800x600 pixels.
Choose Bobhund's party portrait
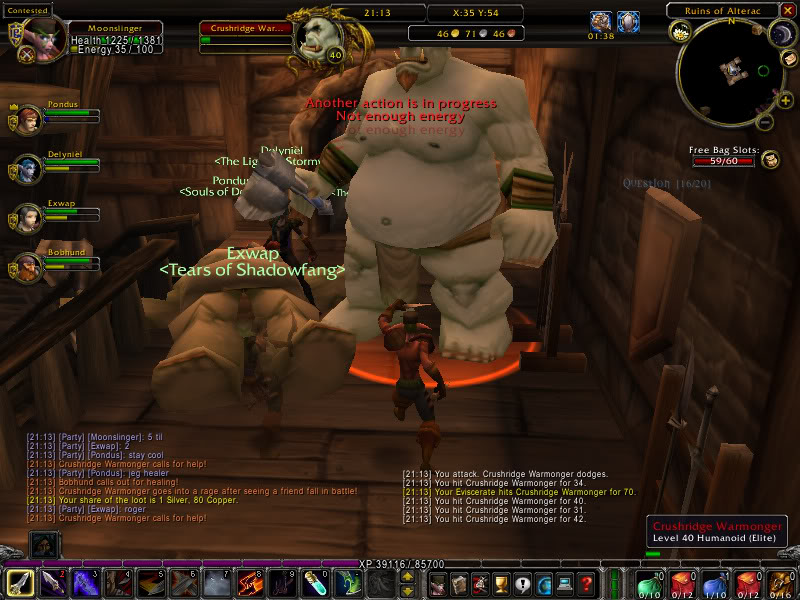27,267
